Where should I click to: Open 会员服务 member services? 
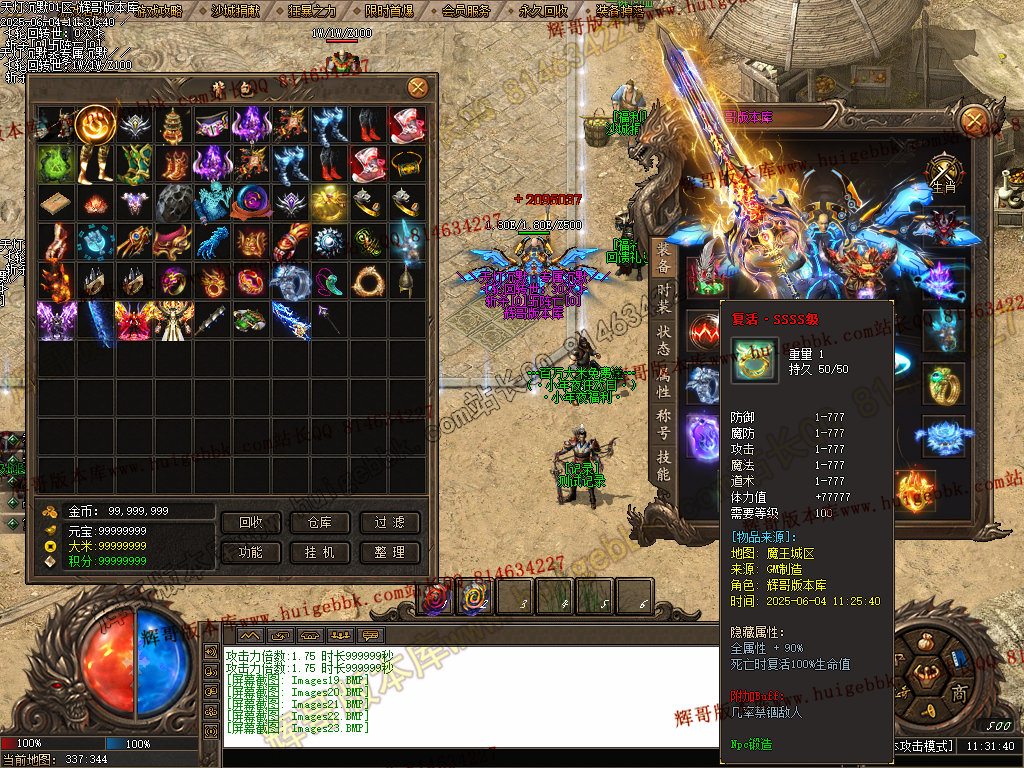[466, 11]
